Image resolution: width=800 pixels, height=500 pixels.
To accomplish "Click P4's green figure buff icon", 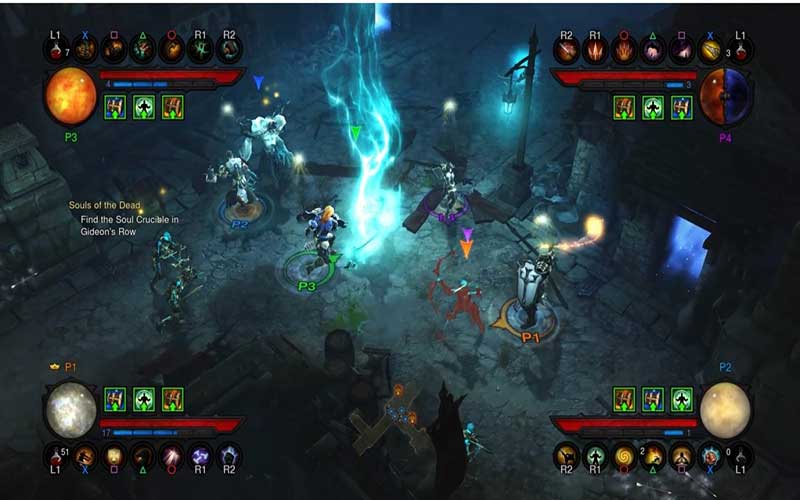I will pyautogui.click(x=654, y=107).
